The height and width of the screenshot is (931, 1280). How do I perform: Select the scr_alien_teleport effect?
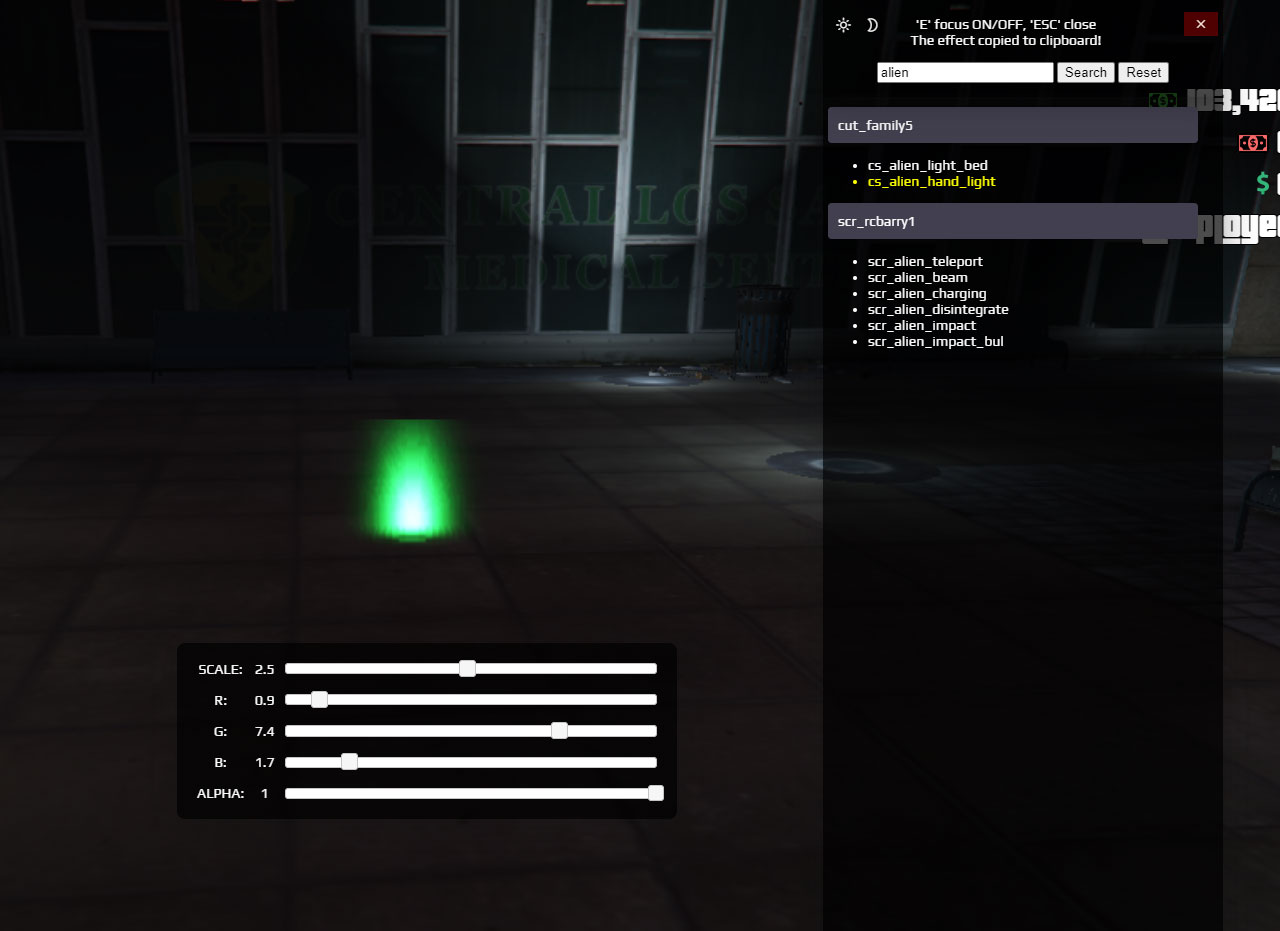(924, 261)
